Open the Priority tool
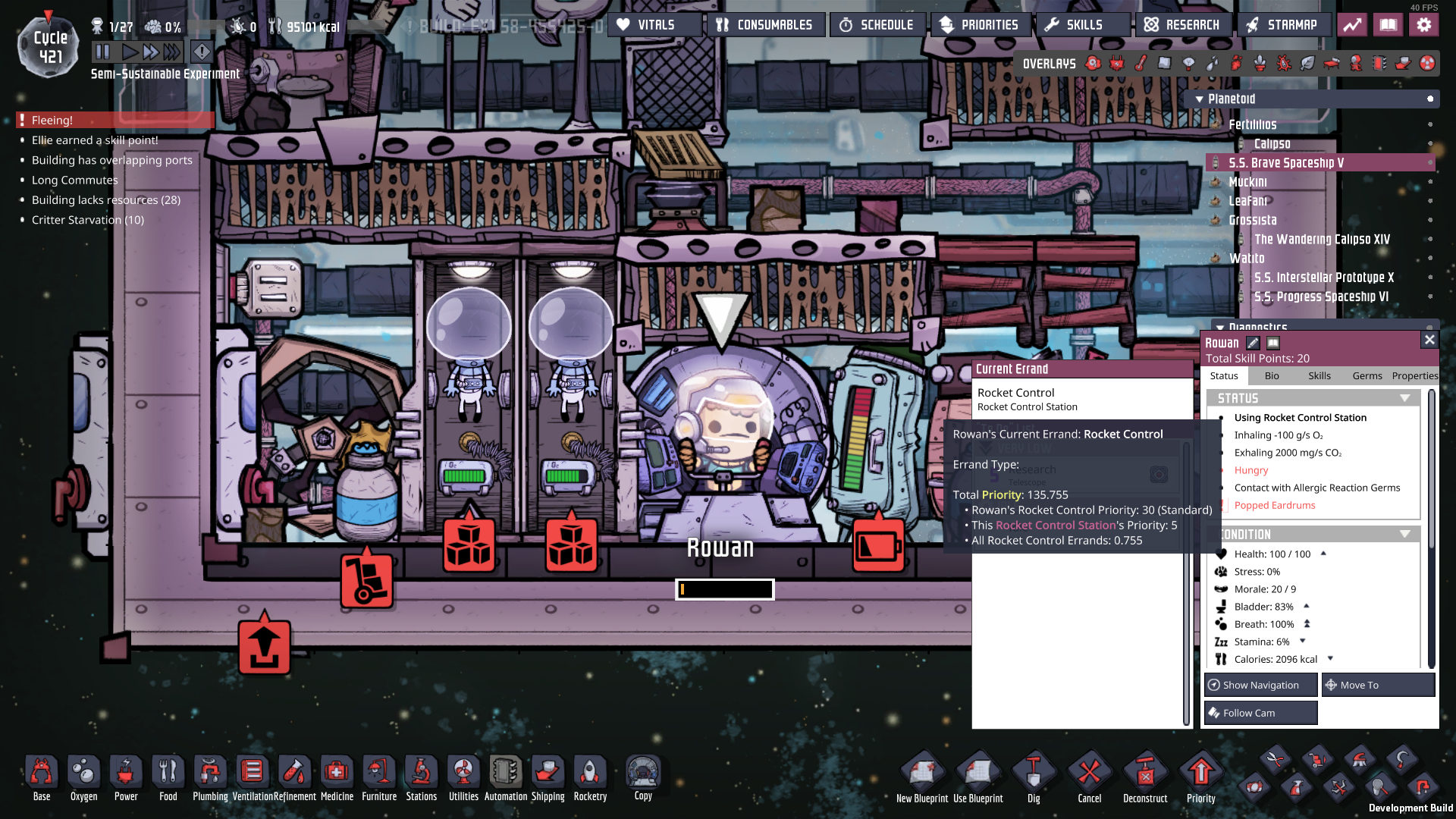Viewport: 1456px width, 819px height. point(1201,773)
